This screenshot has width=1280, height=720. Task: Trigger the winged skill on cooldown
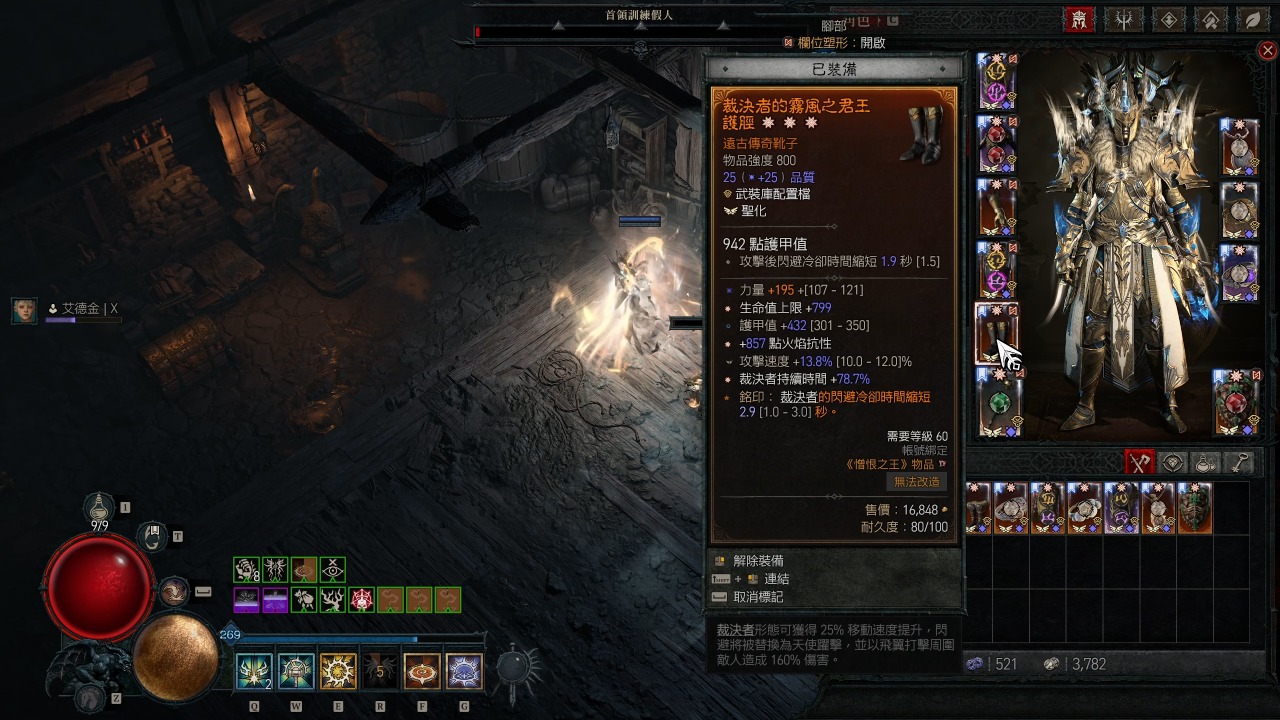[x=379, y=671]
